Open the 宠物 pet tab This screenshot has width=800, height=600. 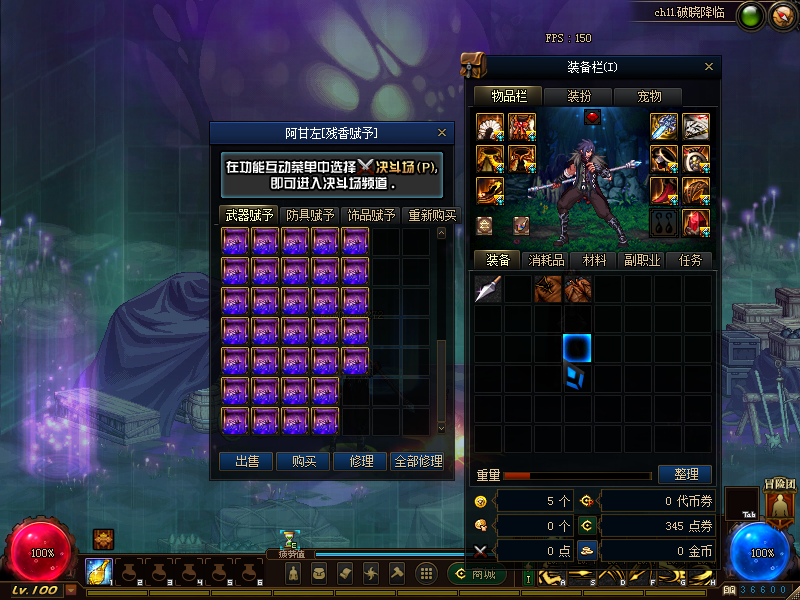coord(649,96)
